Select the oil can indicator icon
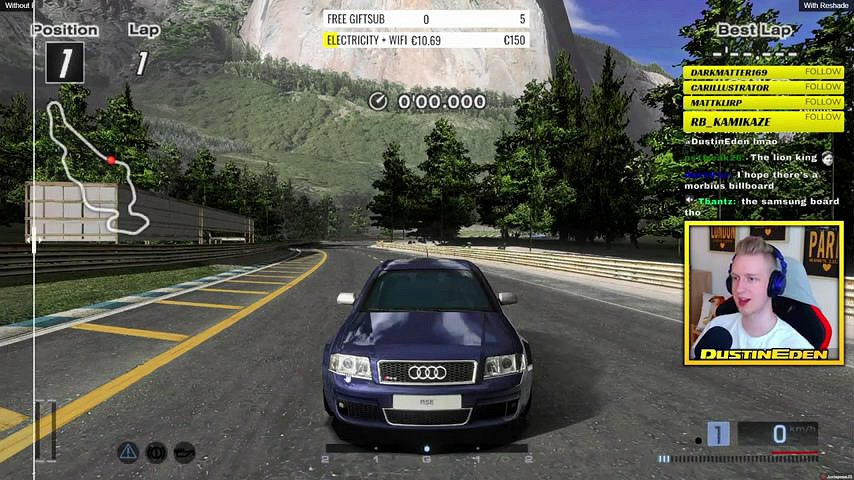 tap(184, 452)
